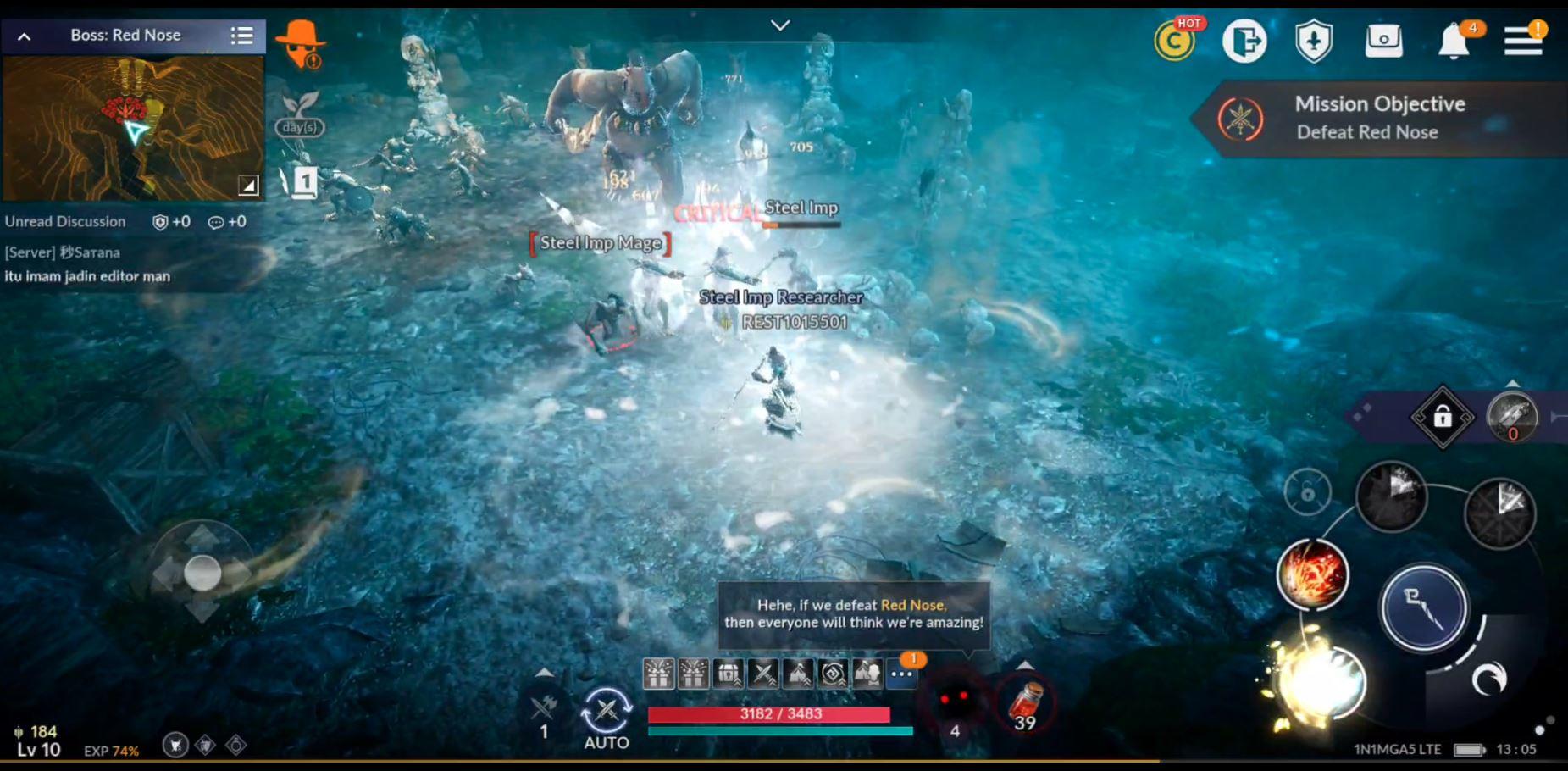The height and width of the screenshot is (771, 1568).
Task: Toggle the skill lock padlock
Action: [1443, 416]
